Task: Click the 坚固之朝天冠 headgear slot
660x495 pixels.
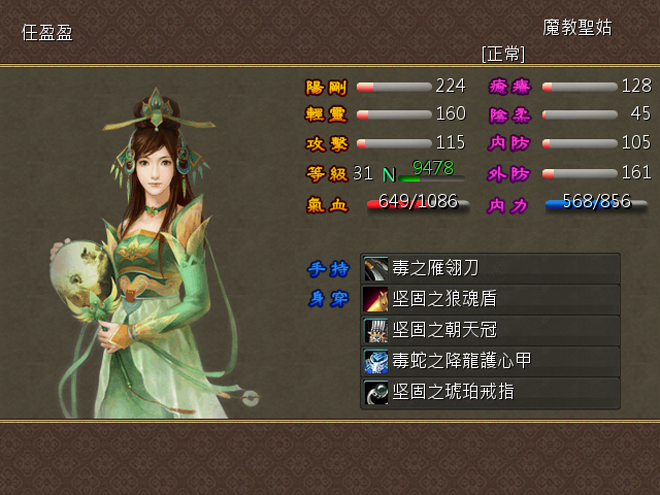Action: (490, 330)
